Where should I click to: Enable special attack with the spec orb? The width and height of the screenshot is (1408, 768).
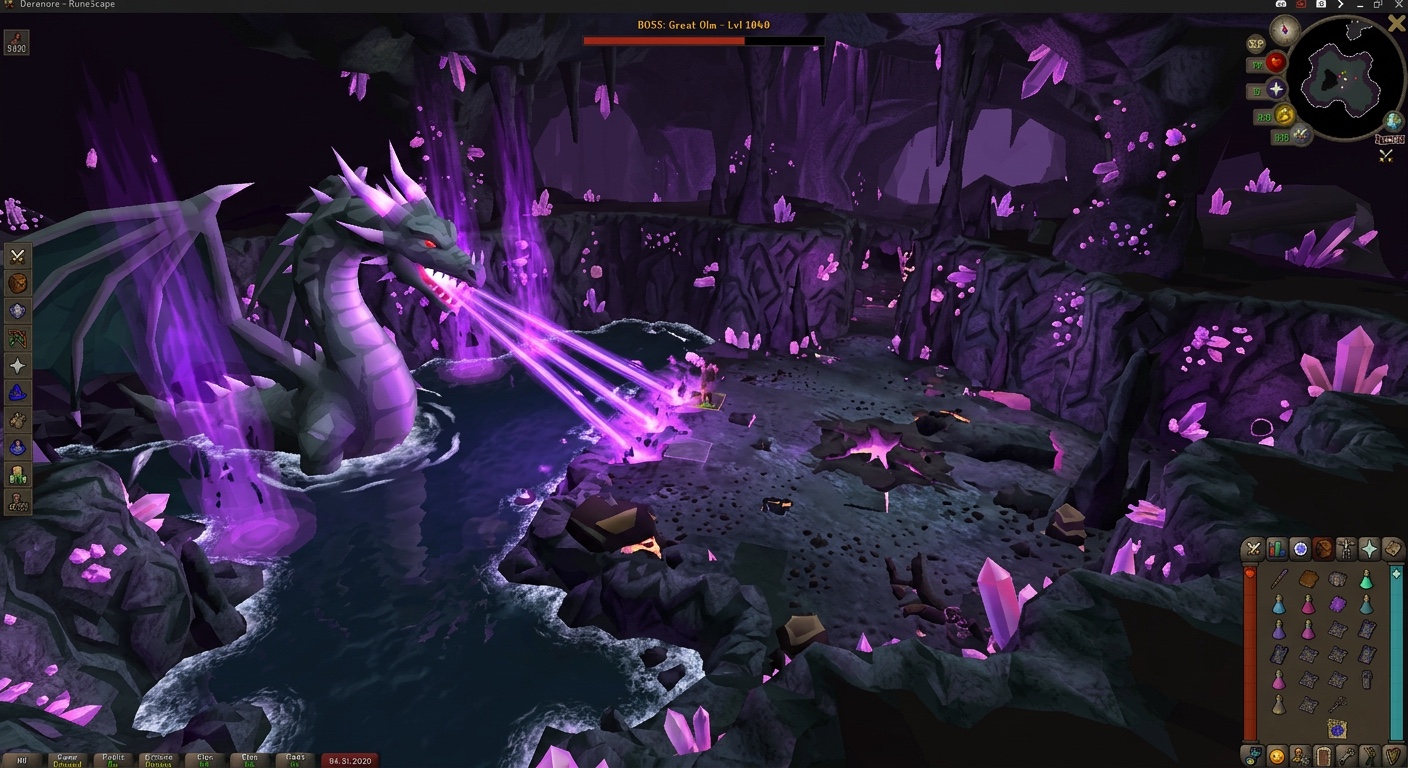[1302, 137]
